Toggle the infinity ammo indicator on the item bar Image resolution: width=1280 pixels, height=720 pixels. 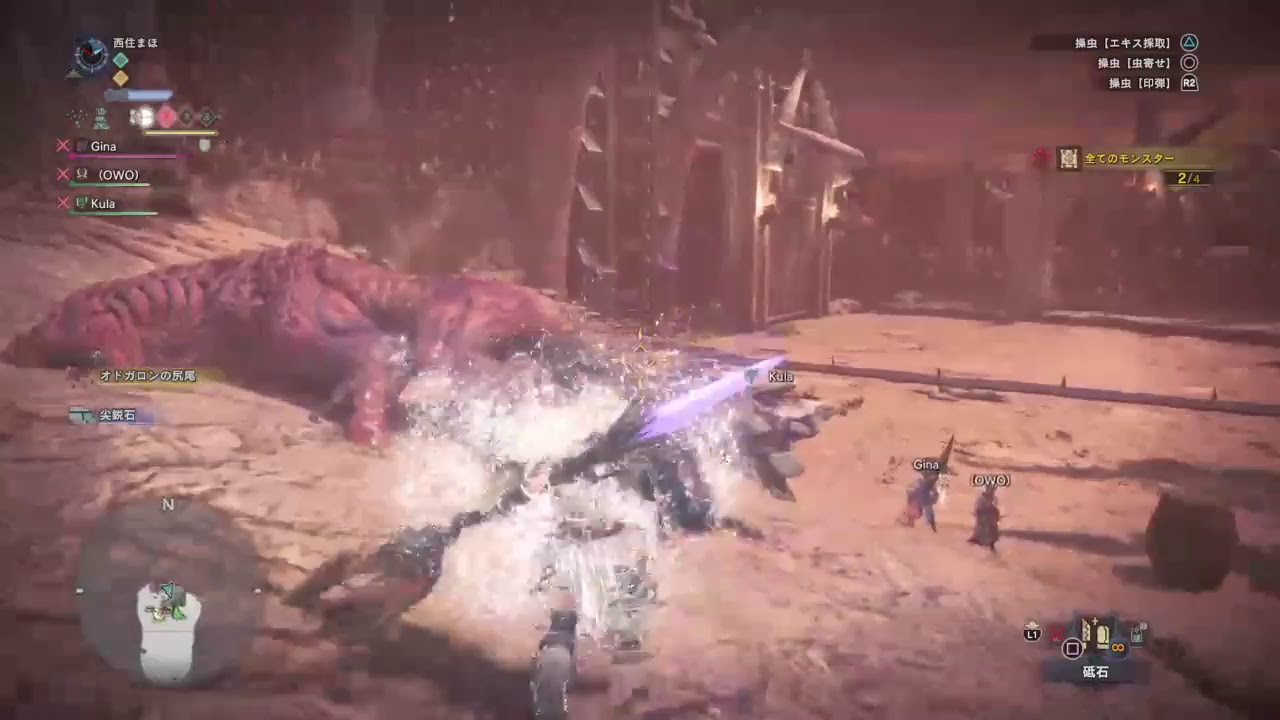(1118, 648)
